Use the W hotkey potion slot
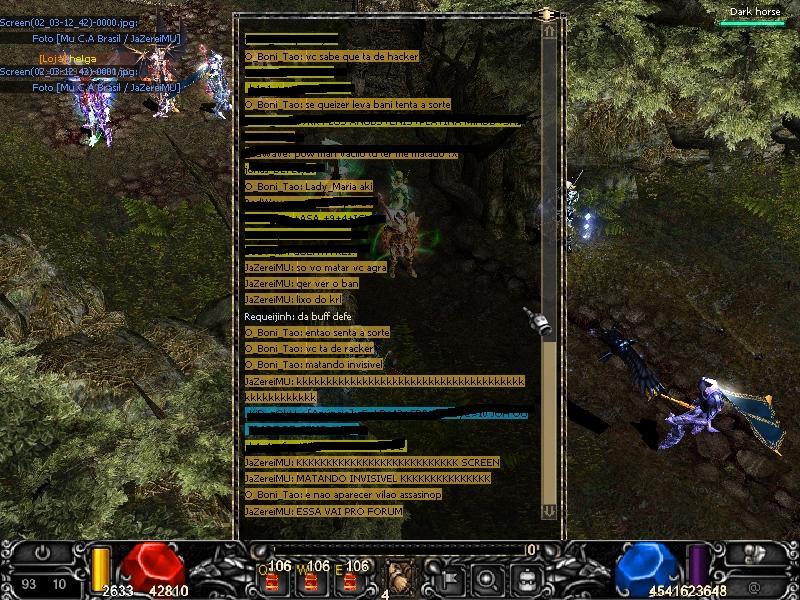This screenshot has width=800, height=600. (x=311, y=579)
